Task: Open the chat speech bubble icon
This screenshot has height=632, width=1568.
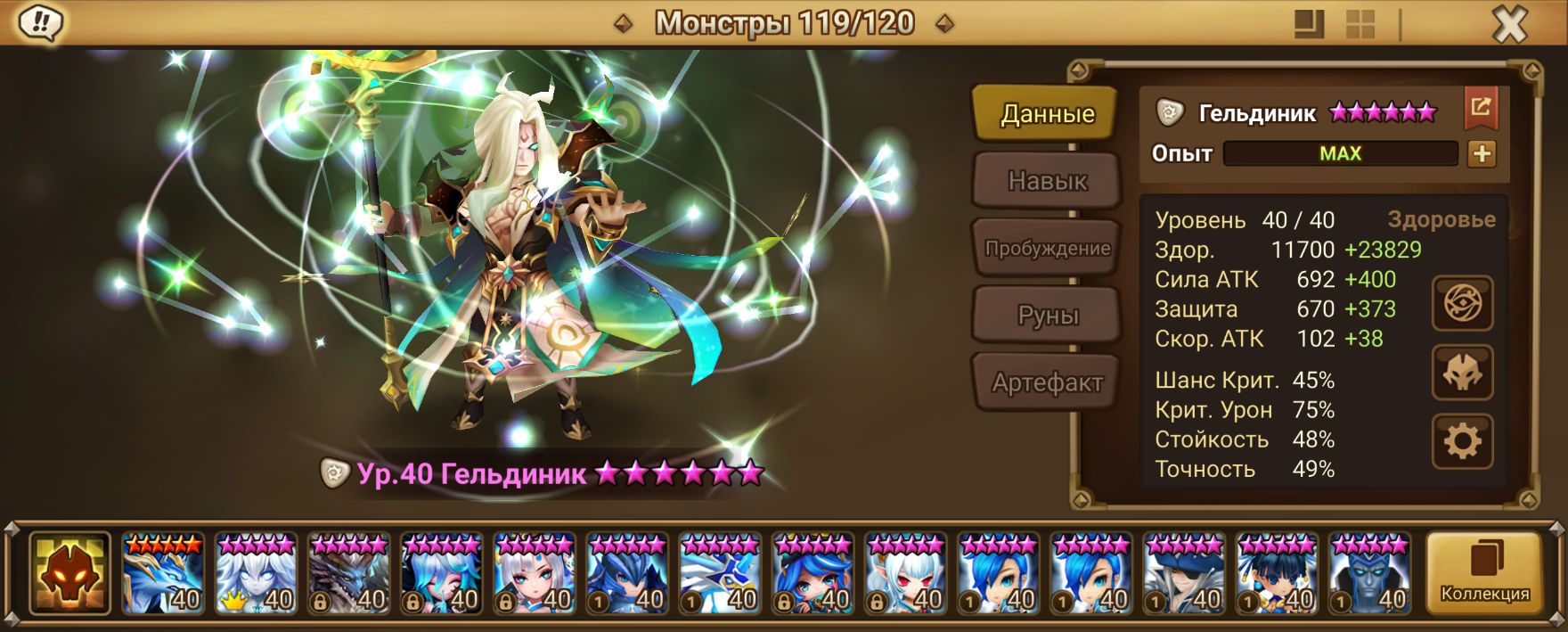Action: [x=41, y=23]
